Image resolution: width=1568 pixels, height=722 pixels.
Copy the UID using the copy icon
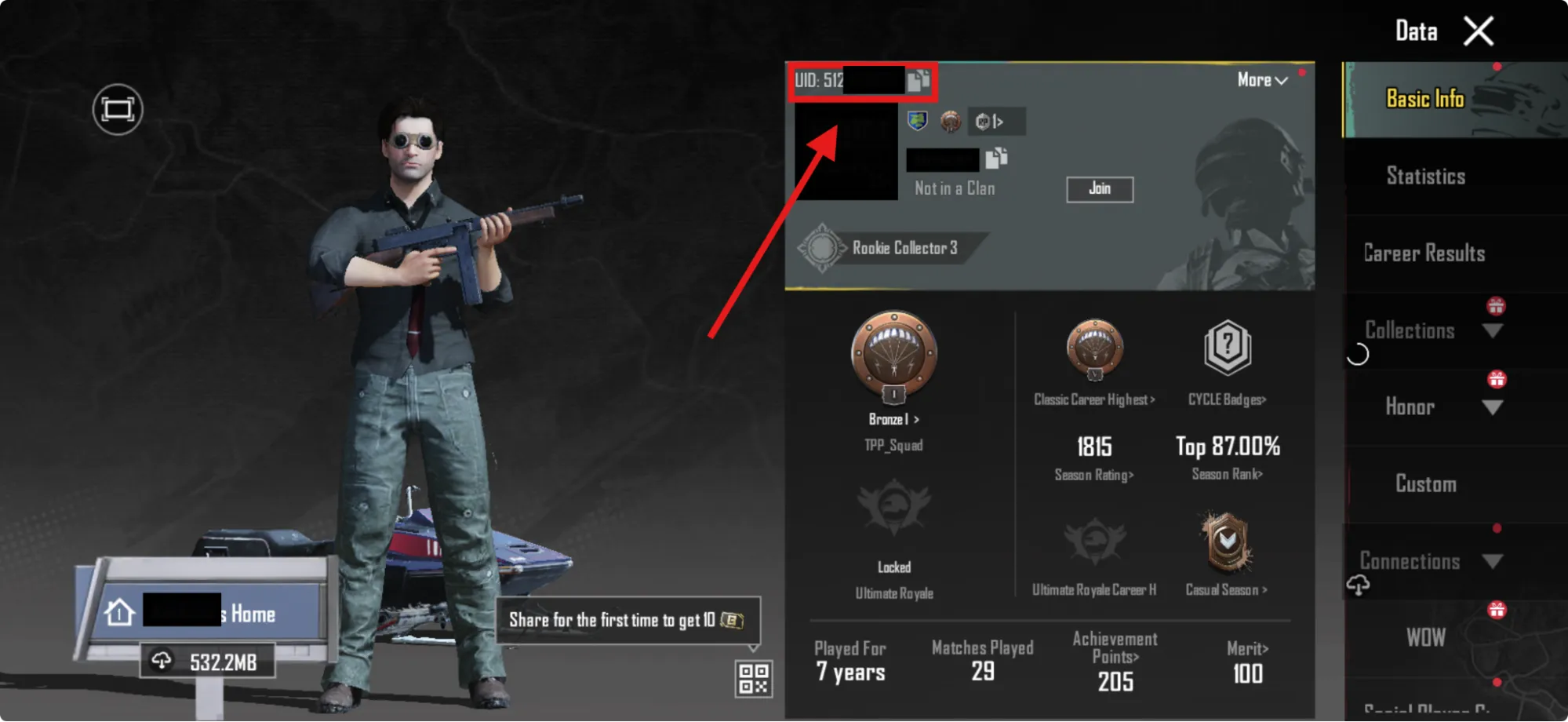click(x=918, y=81)
